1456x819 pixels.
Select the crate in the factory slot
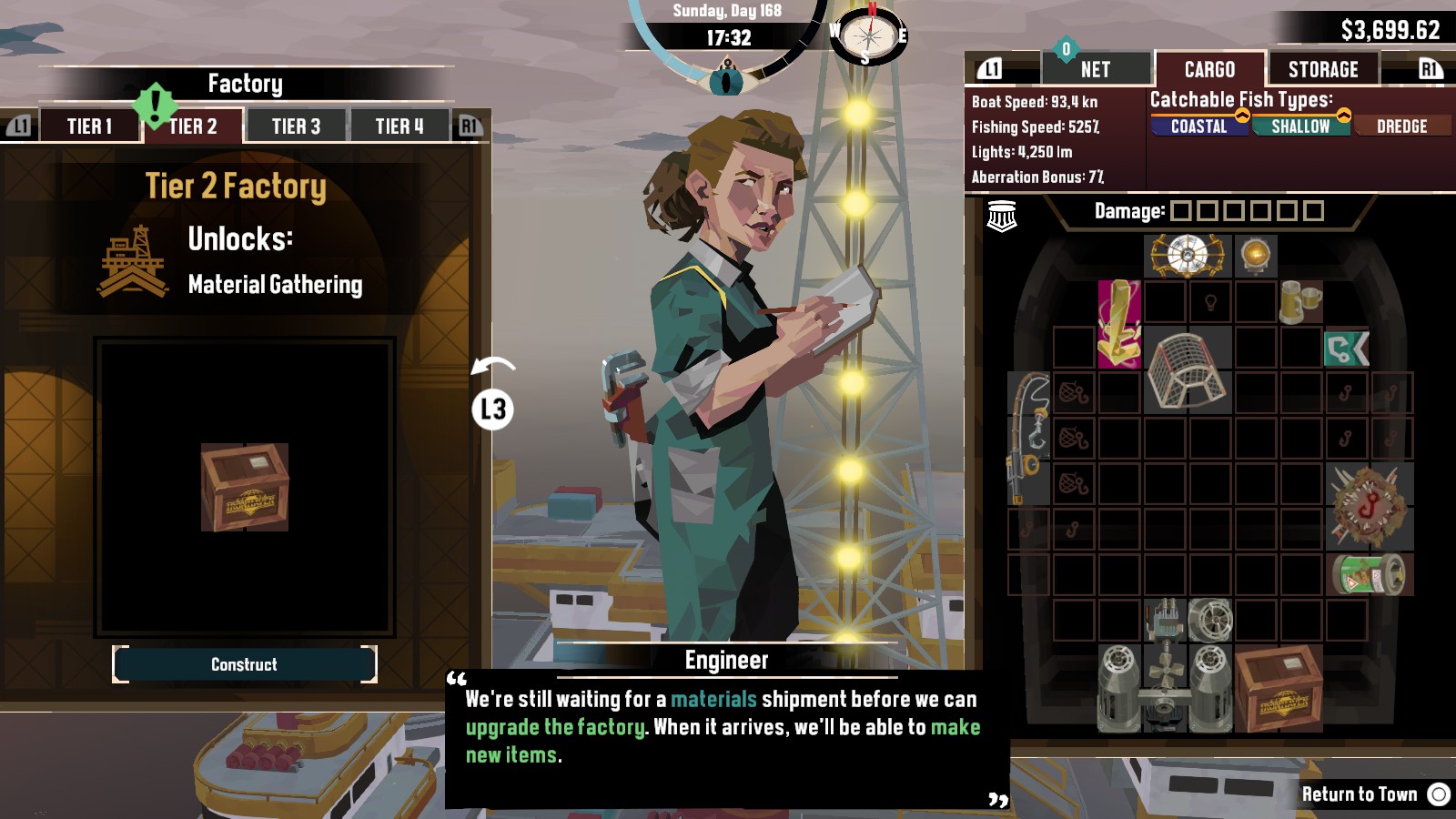coord(244,487)
